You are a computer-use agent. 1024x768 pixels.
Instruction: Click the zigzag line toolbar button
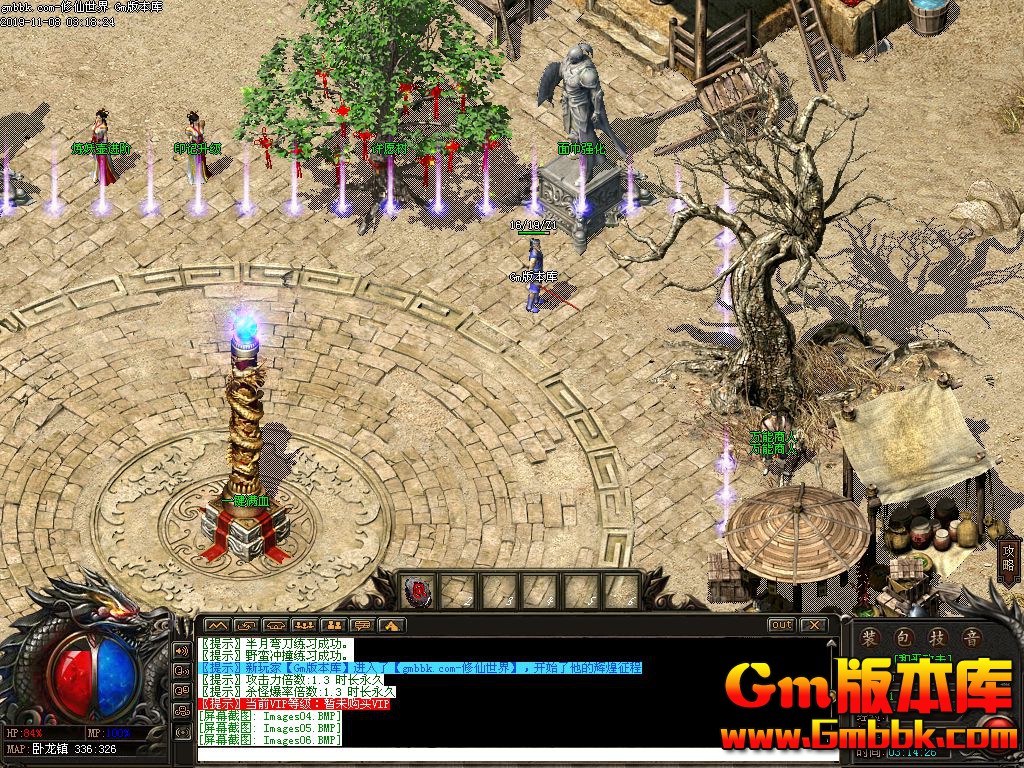tap(217, 625)
